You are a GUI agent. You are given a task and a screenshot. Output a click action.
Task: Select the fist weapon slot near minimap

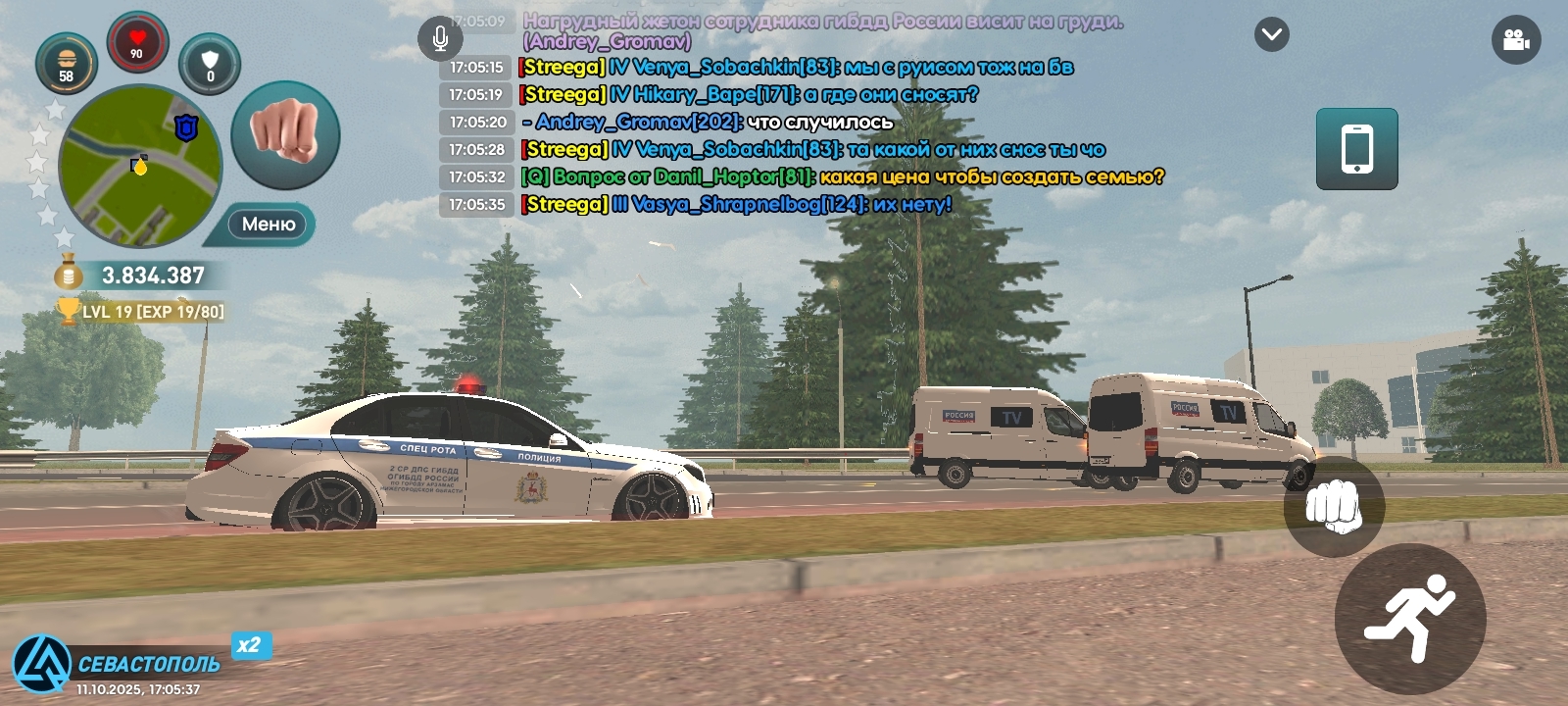click(285, 134)
